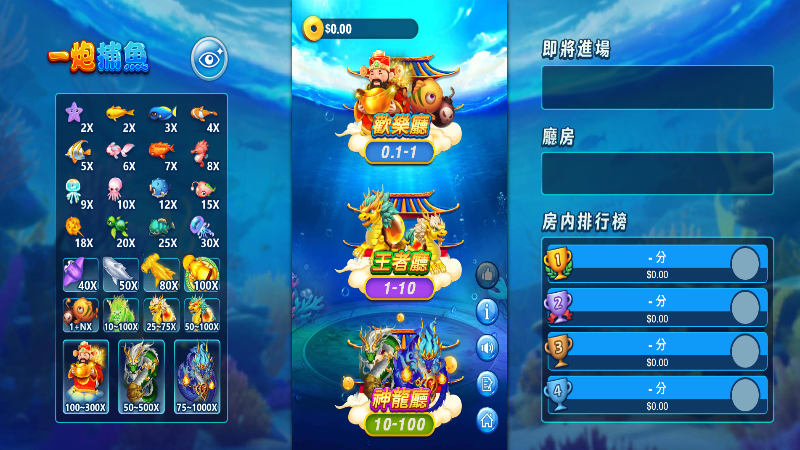Select the fourth-place leaderboard row
The width and height of the screenshot is (800, 450).
pyautogui.click(x=655, y=395)
